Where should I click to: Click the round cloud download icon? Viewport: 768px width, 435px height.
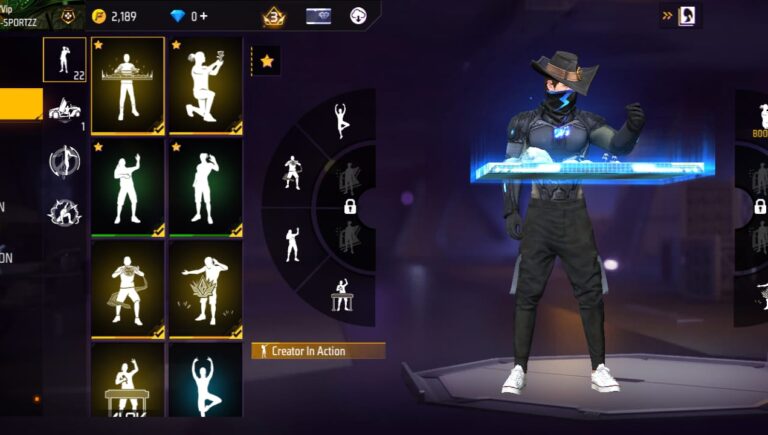(358, 16)
